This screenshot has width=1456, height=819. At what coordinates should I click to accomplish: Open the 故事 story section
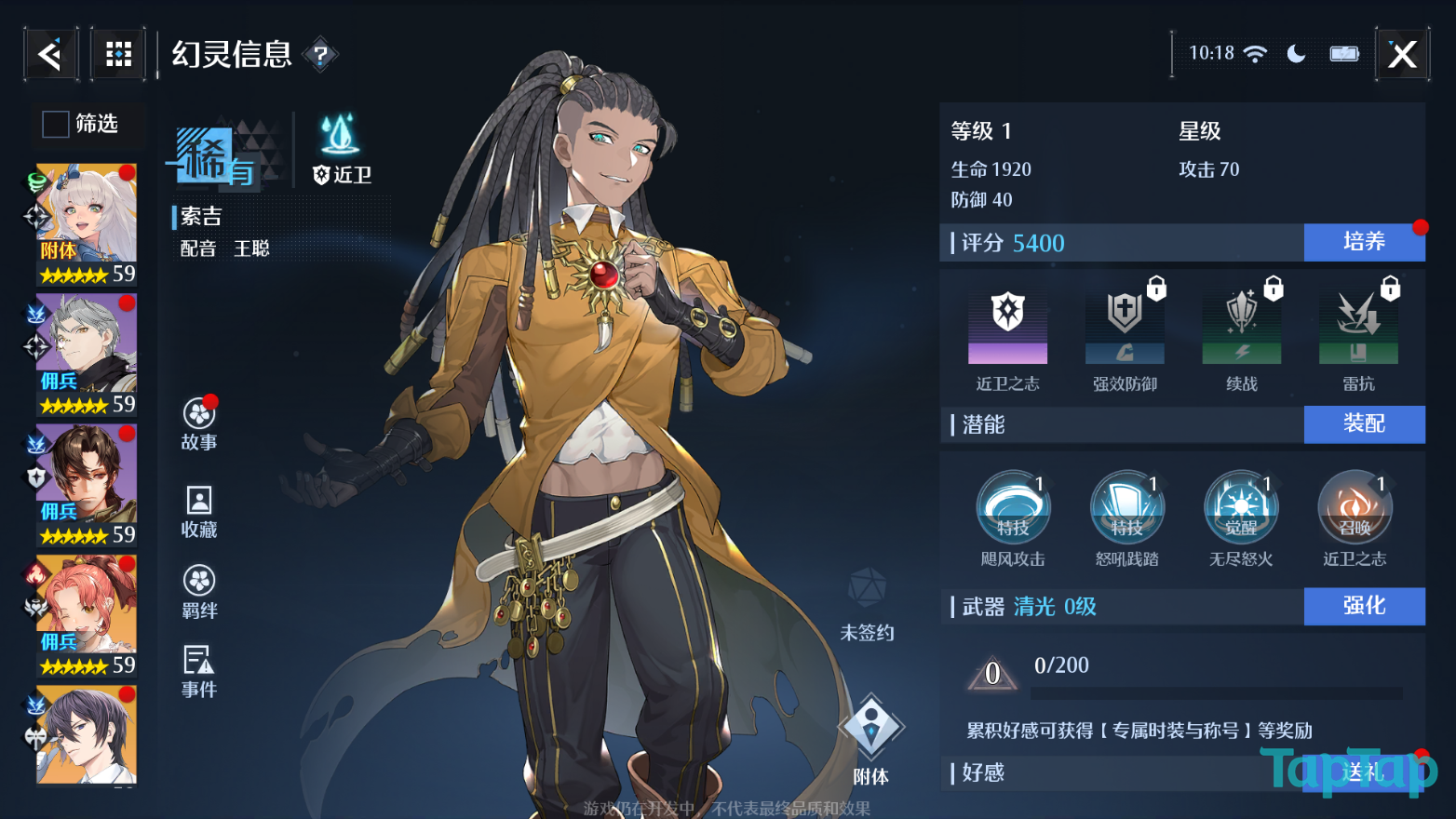(x=199, y=423)
